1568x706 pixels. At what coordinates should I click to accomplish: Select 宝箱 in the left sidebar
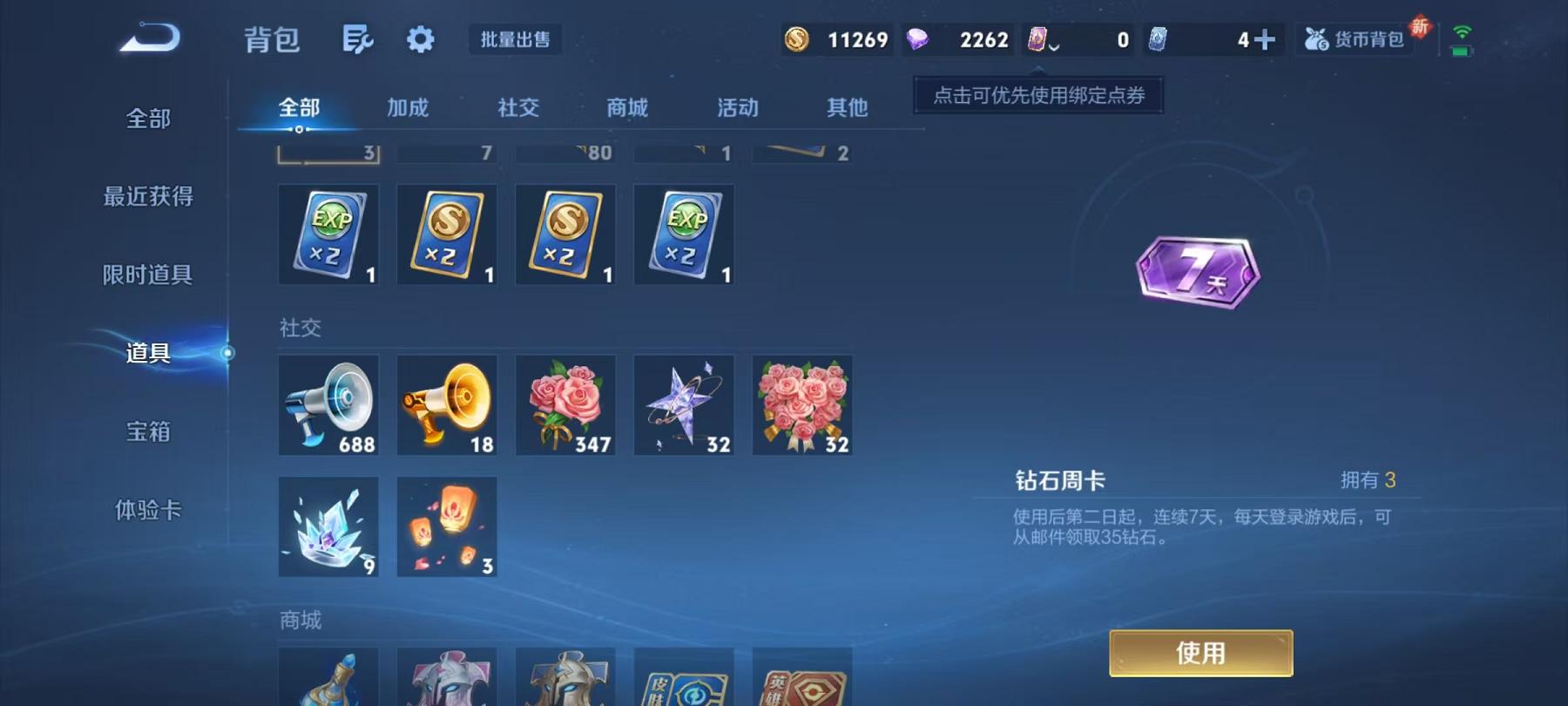[146, 431]
